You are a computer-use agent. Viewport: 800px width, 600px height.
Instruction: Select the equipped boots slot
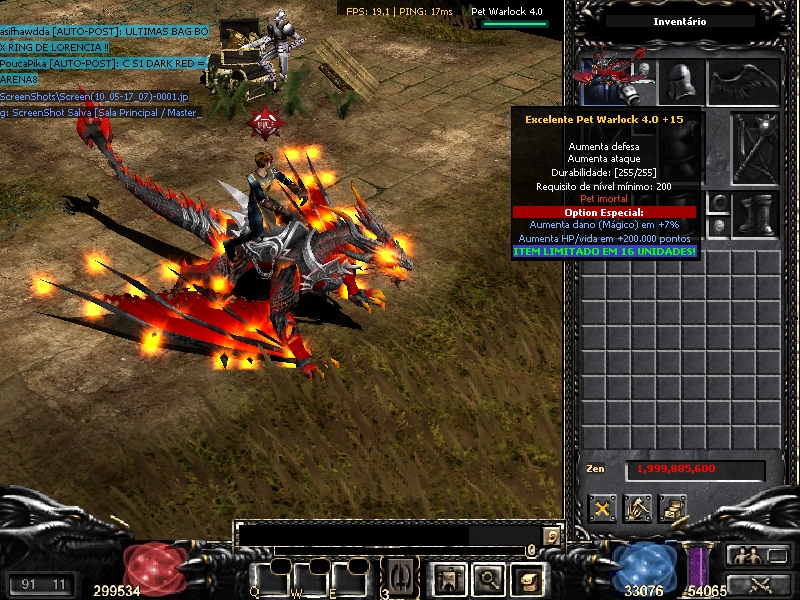pos(754,214)
